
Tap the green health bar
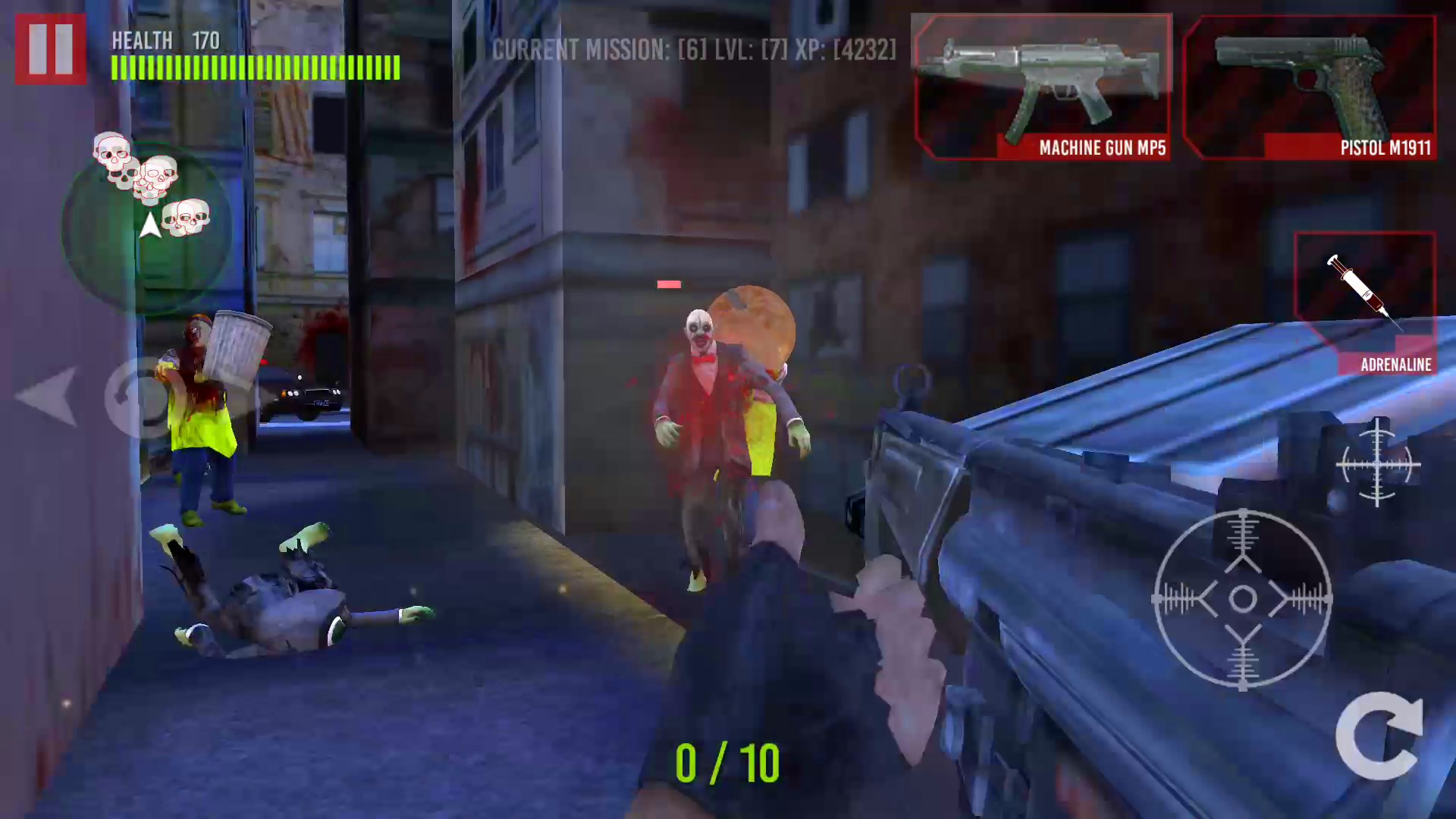pyautogui.click(x=254, y=68)
